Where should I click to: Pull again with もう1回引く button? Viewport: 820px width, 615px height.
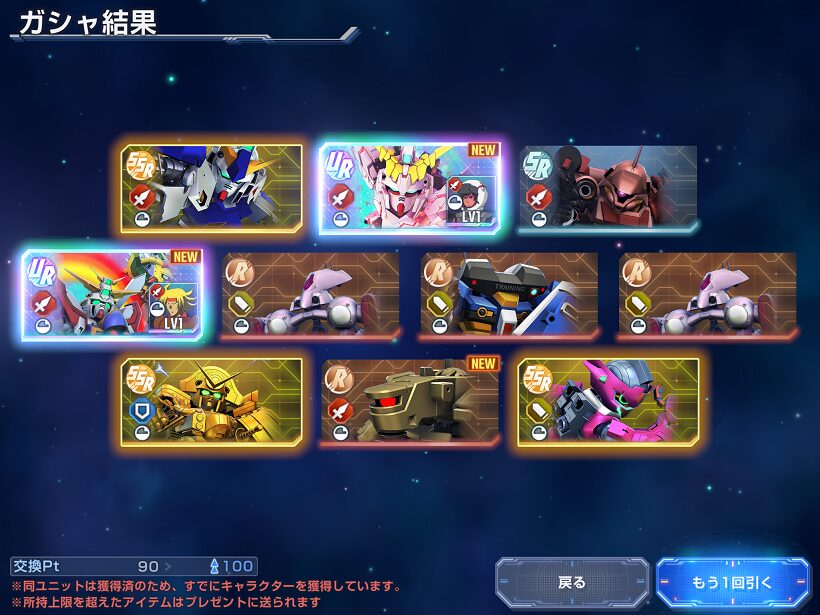pyautogui.click(x=733, y=582)
